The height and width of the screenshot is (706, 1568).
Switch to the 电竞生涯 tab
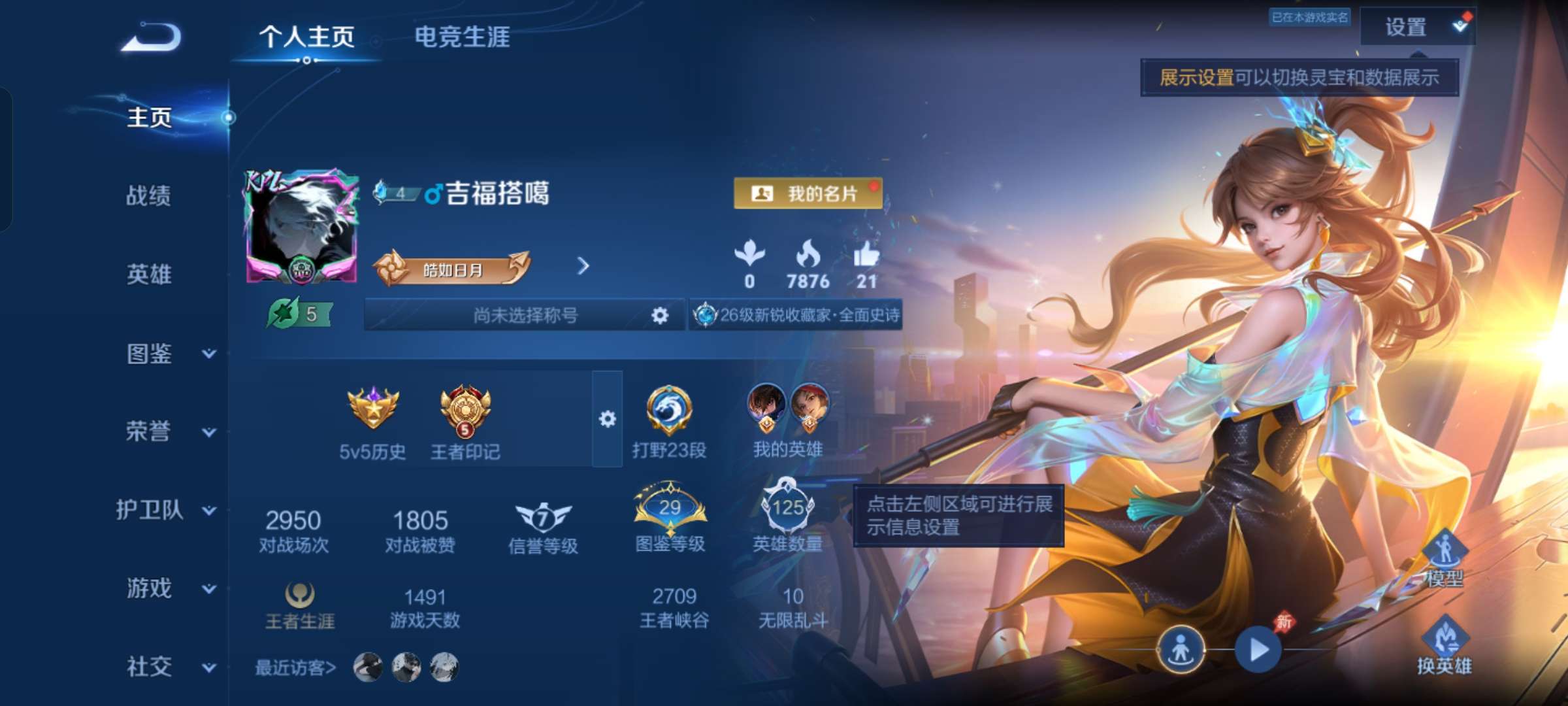[461, 38]
